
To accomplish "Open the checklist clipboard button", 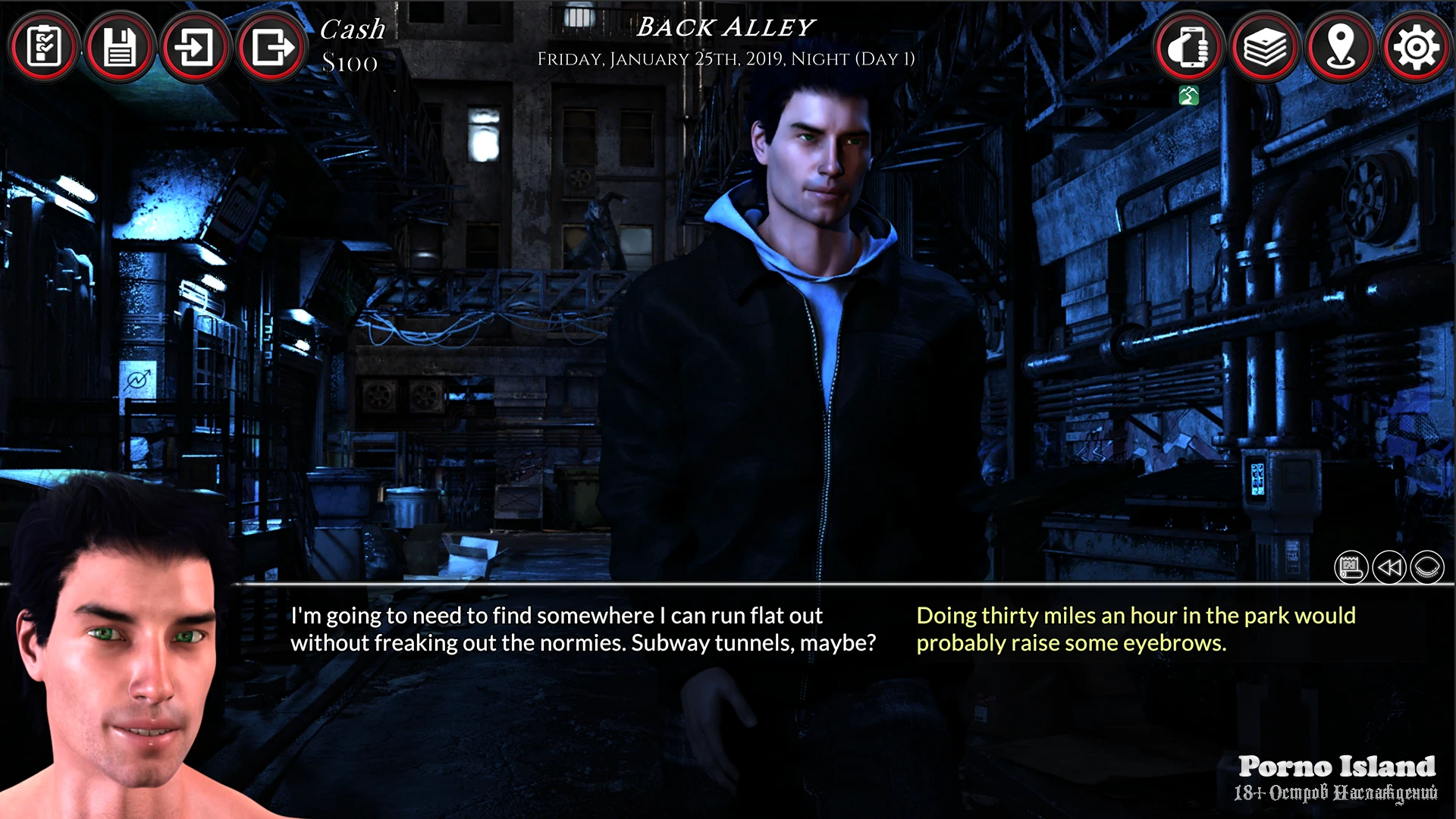I will click(x=44, y=48).
